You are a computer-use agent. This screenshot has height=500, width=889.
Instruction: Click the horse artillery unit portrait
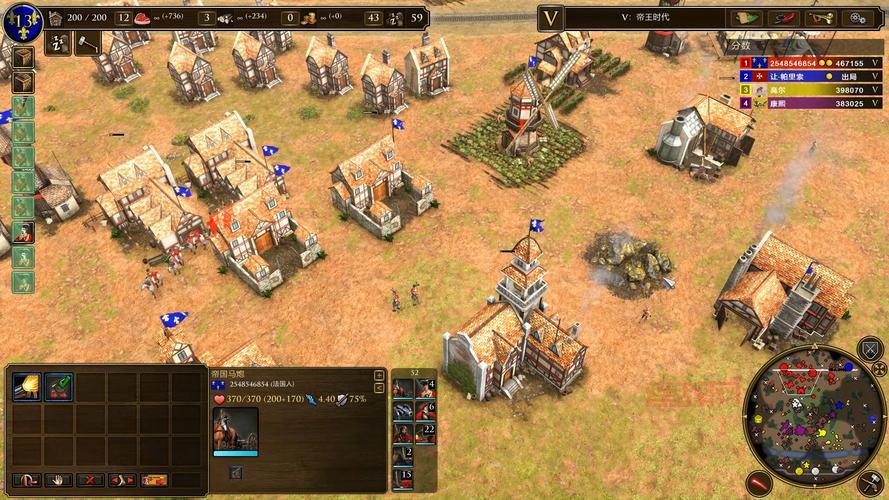pyautogui.click(x=235, y=430)
